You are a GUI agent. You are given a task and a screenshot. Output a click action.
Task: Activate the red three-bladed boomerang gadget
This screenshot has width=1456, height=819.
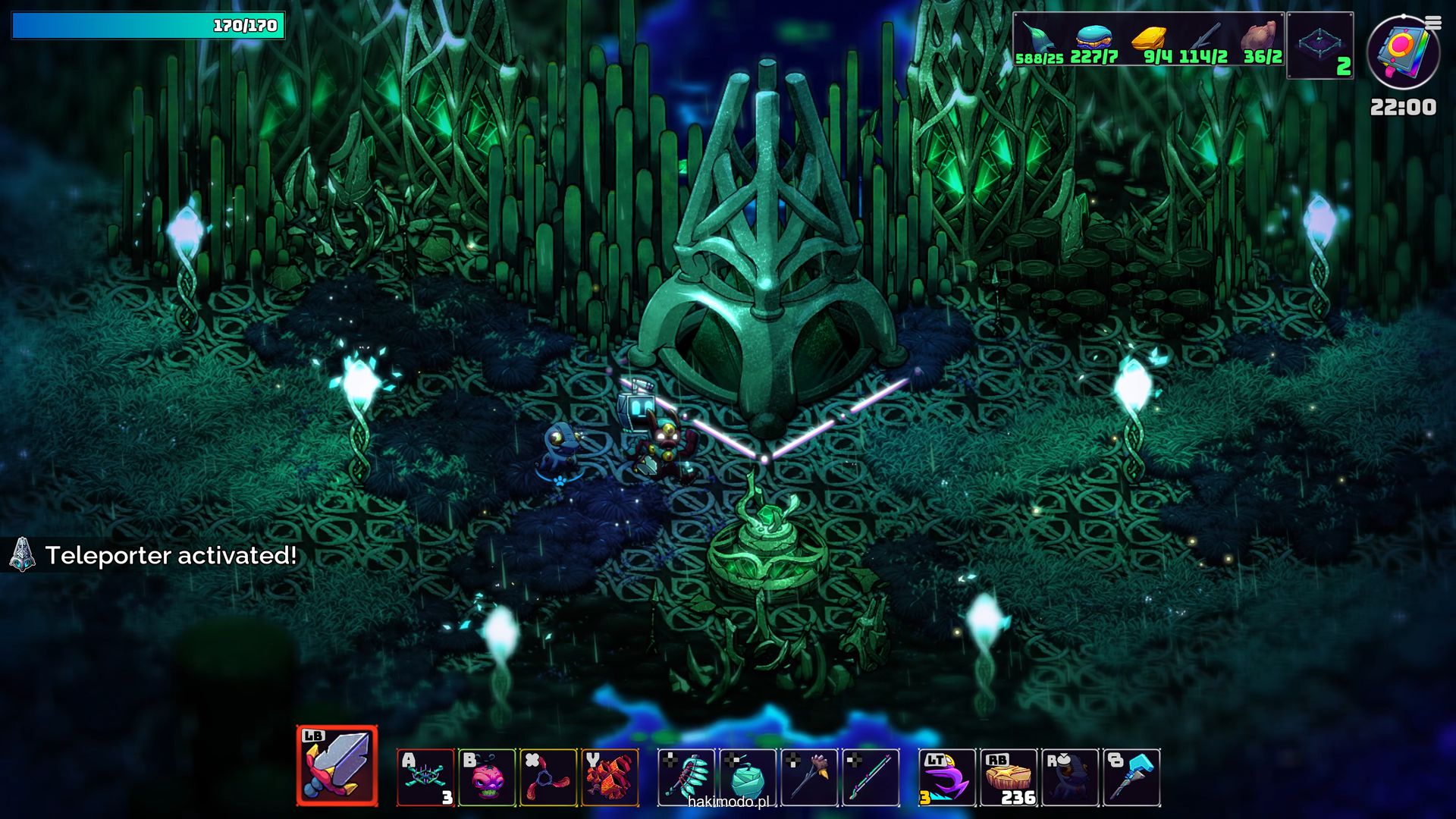[548, 777]
